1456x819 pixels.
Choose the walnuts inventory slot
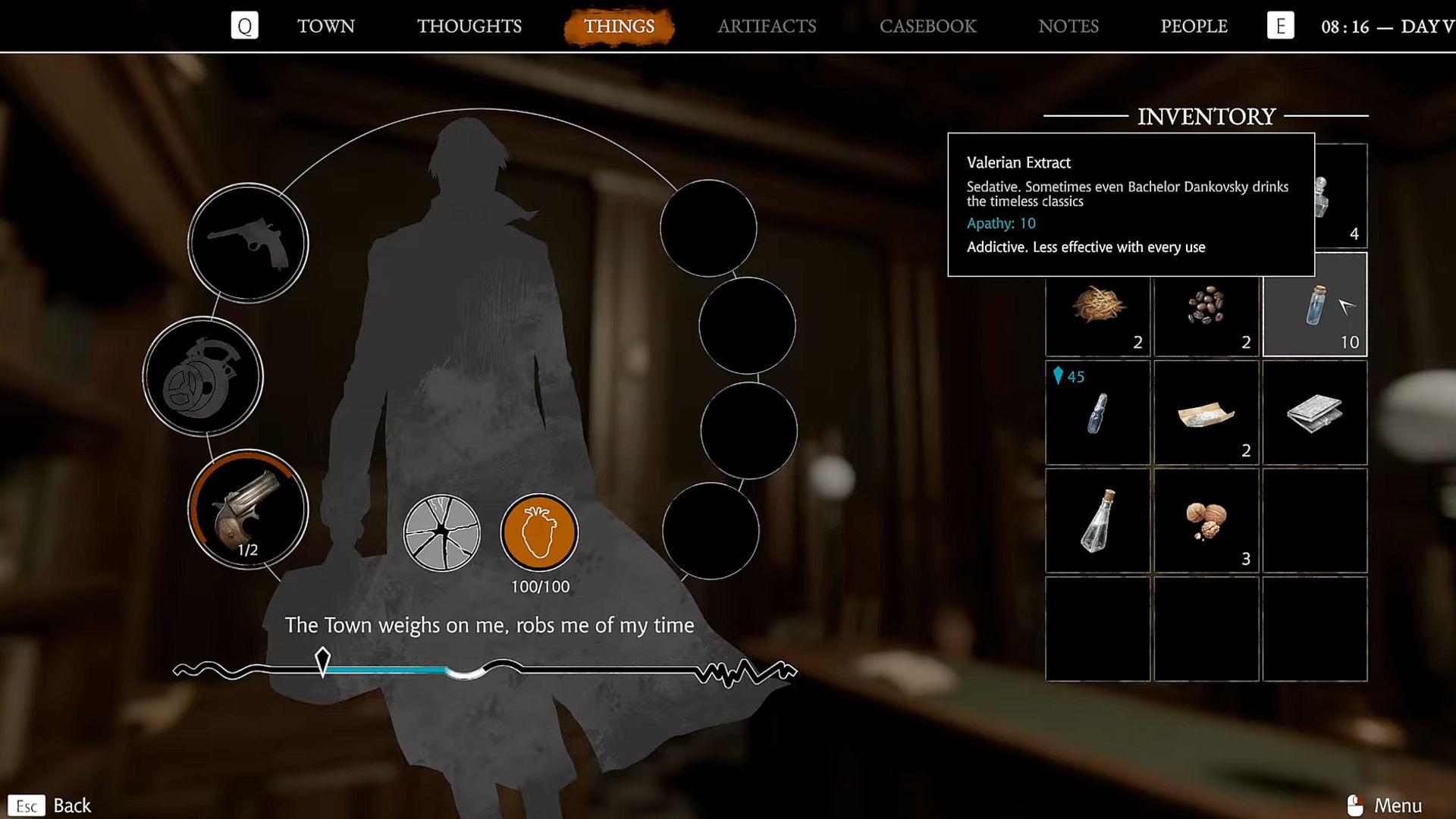(x=1206, y=521)
